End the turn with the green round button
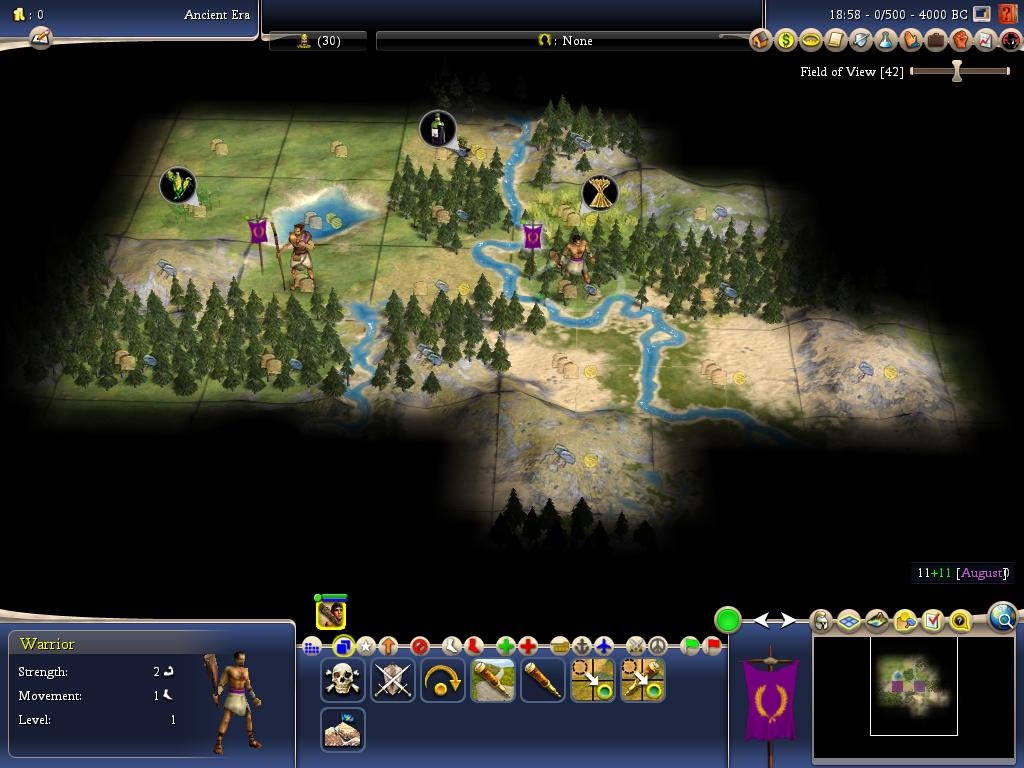Viewport: 1024px width, 768px height. point(728,620)
